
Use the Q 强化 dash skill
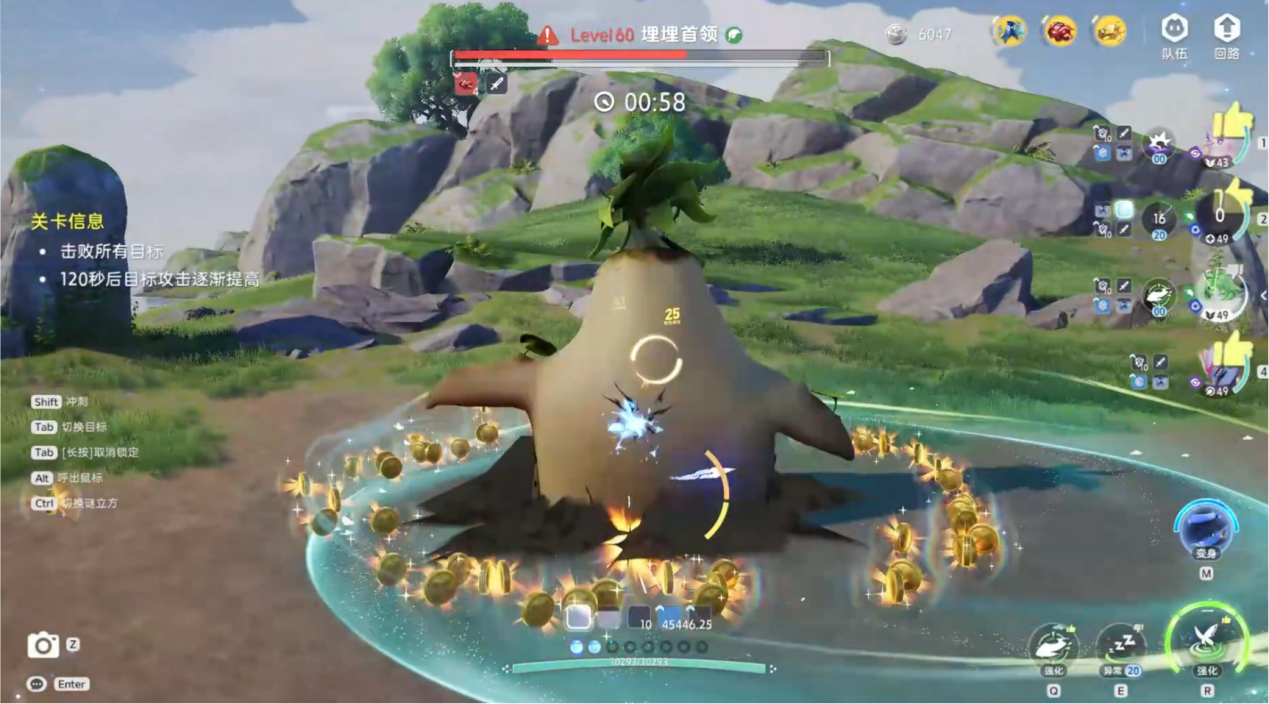1054,647
